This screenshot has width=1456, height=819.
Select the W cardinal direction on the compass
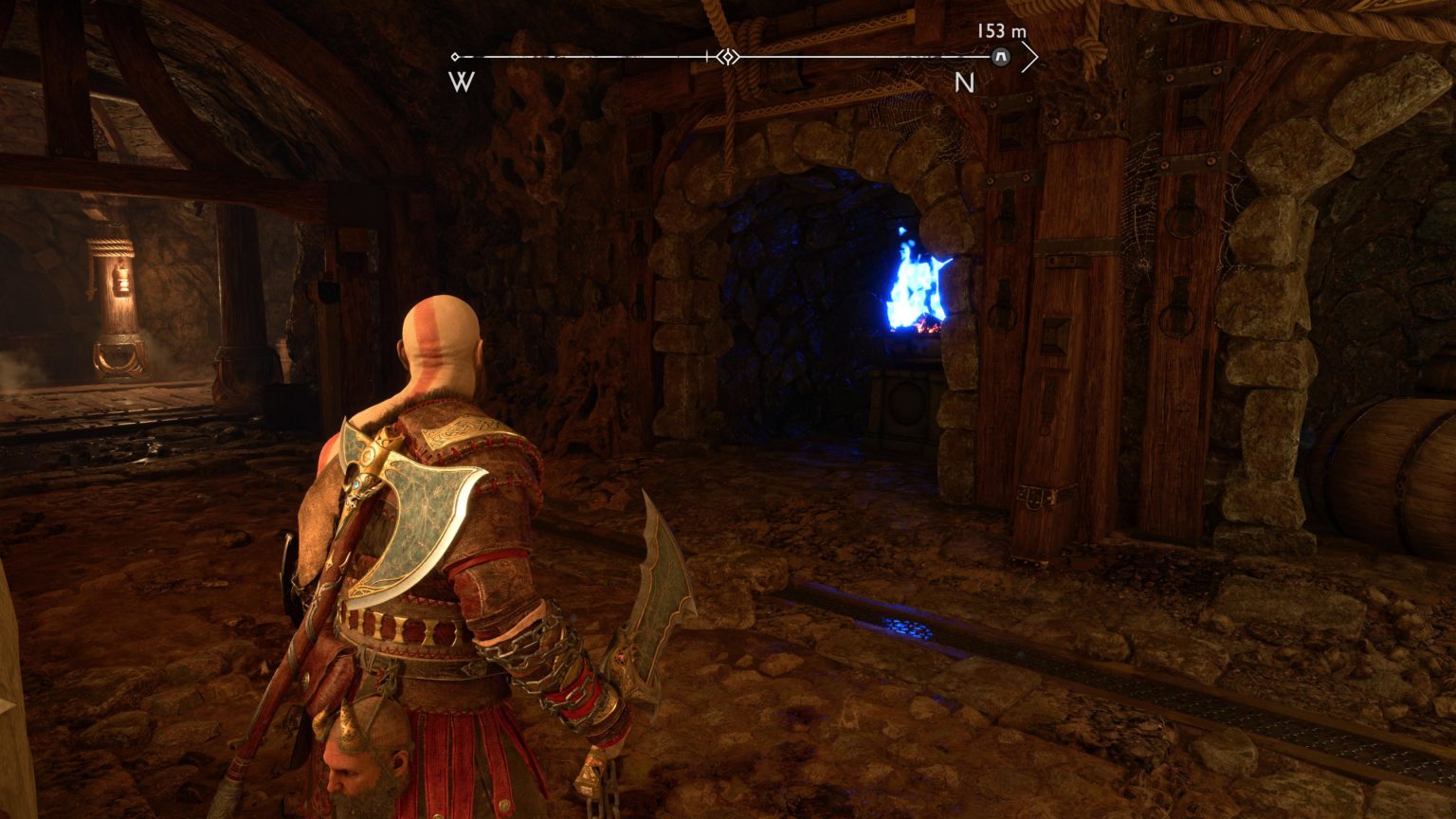point(459,83)
